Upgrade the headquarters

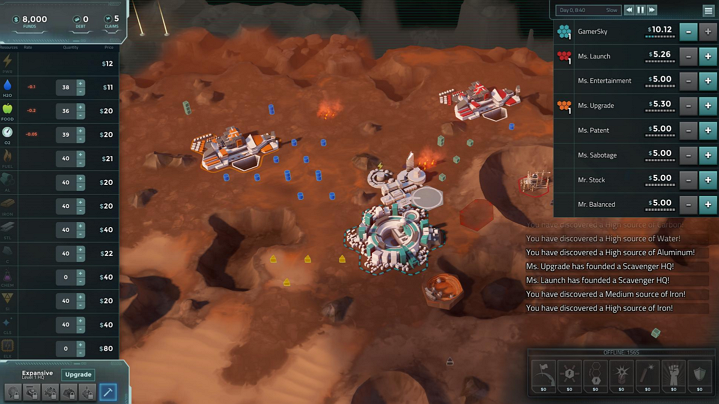coord(78,375)
